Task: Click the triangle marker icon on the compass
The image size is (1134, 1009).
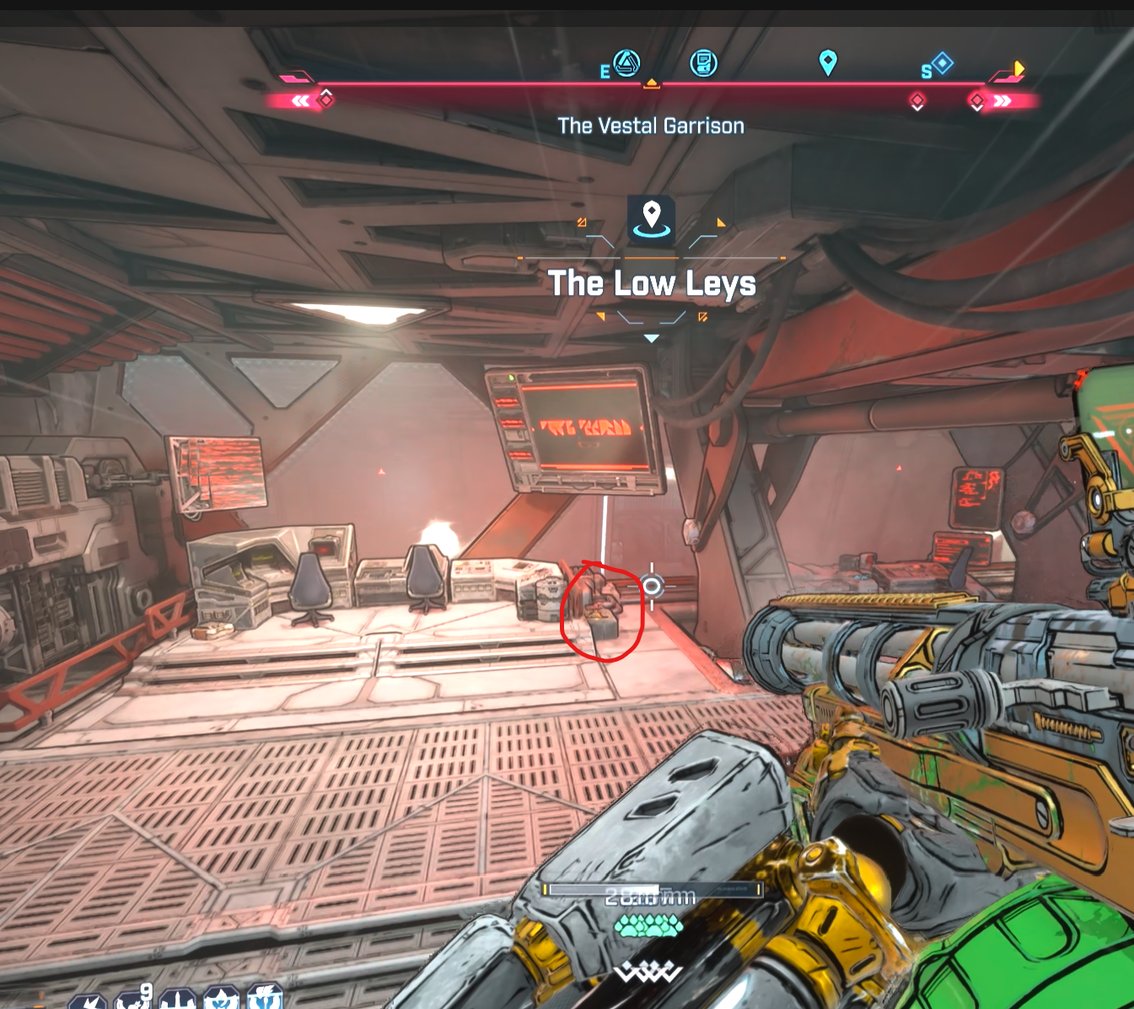Action: point(627,63)
